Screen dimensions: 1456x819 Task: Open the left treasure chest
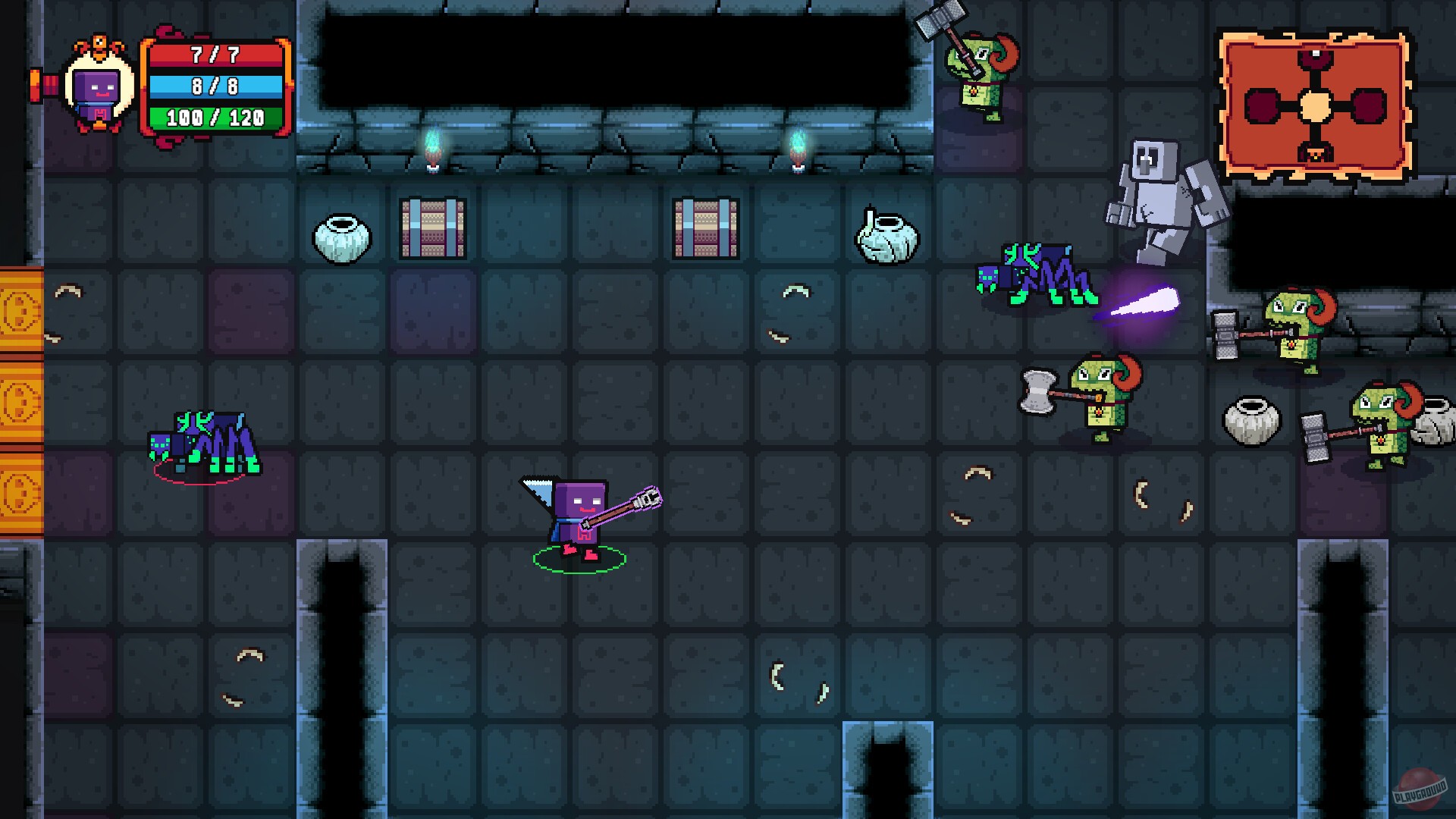click(432, 227)
